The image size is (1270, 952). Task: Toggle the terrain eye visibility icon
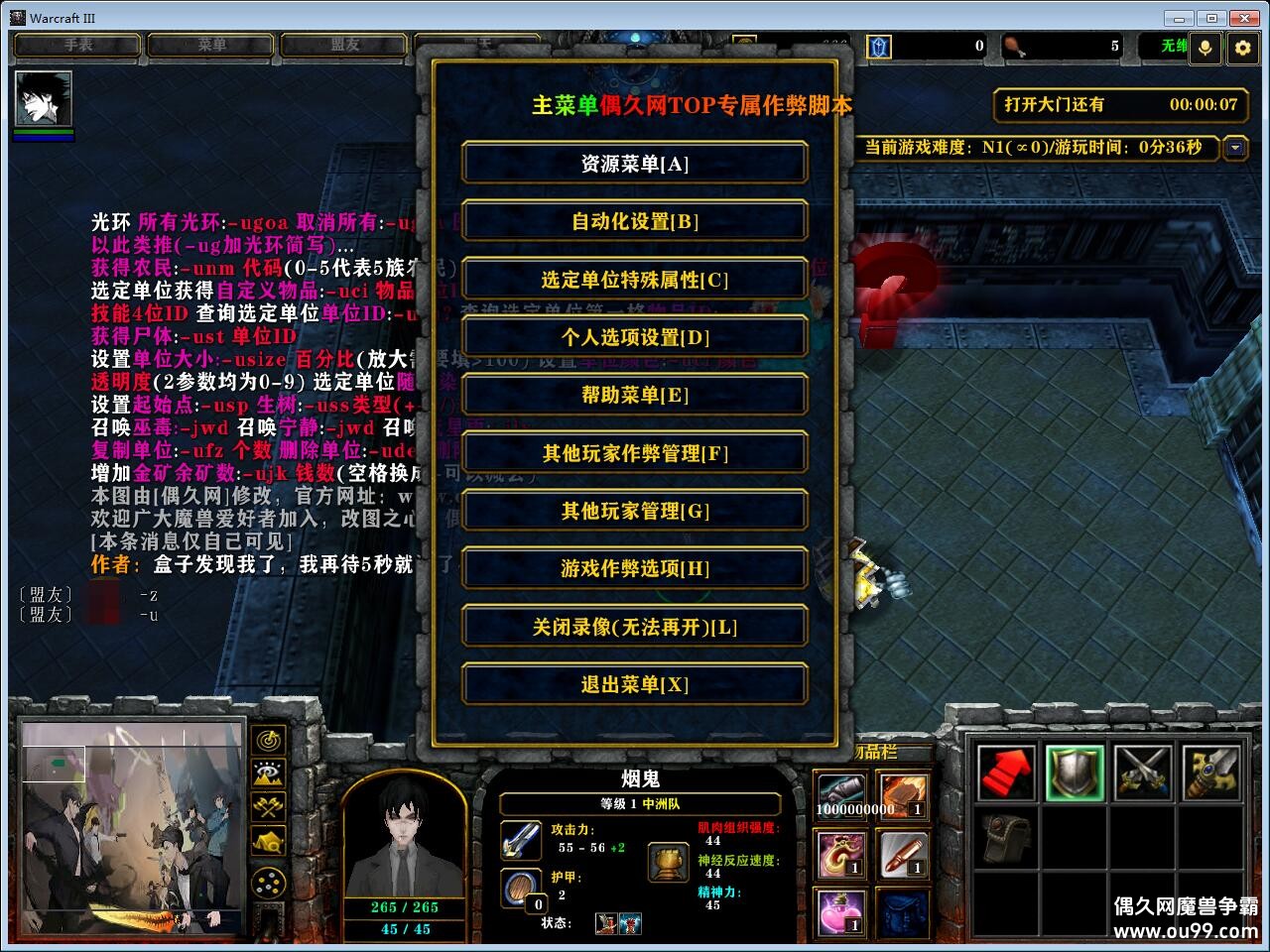[x=268, y=773]
